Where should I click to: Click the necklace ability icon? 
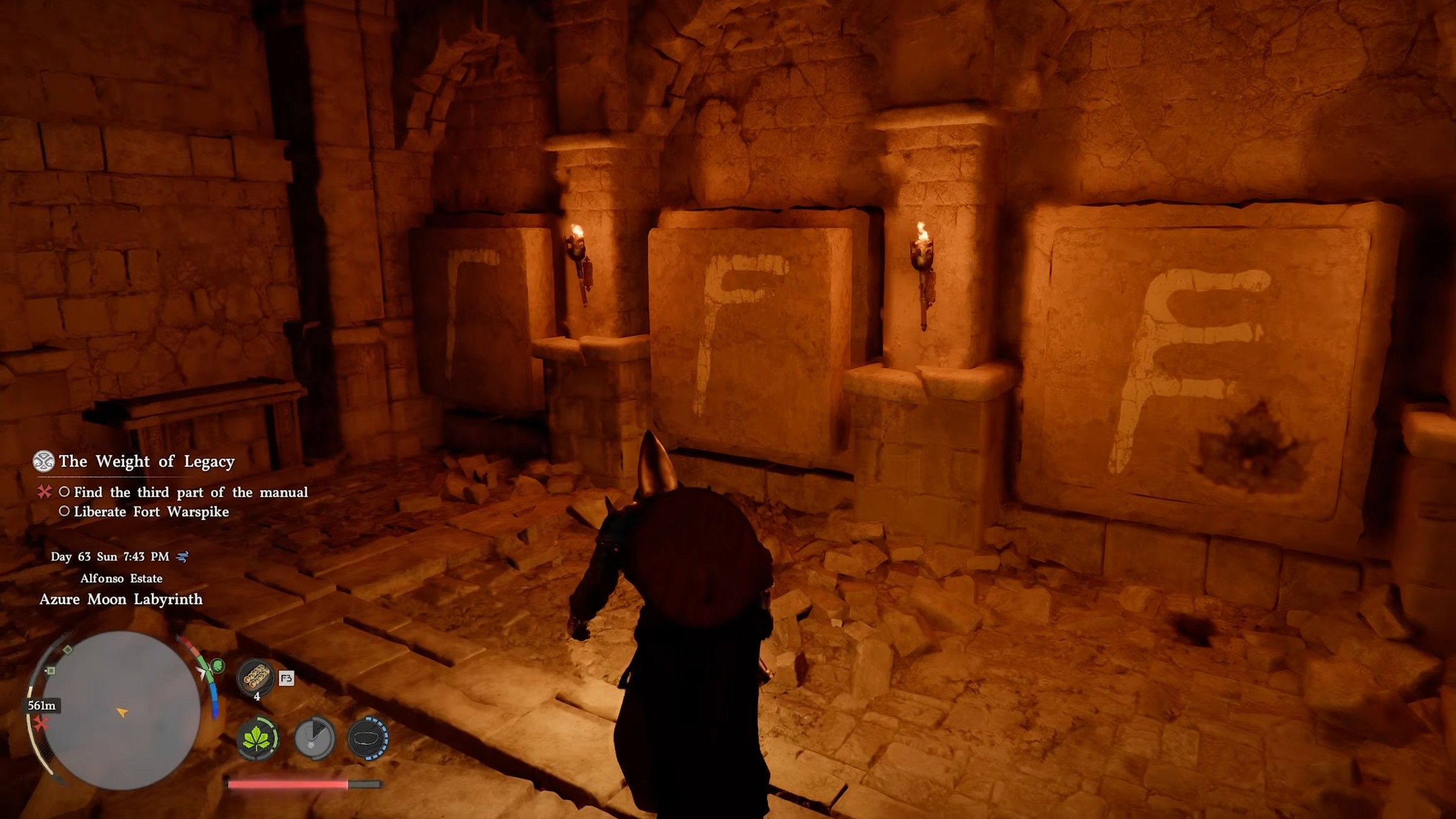tap(314, 738)
